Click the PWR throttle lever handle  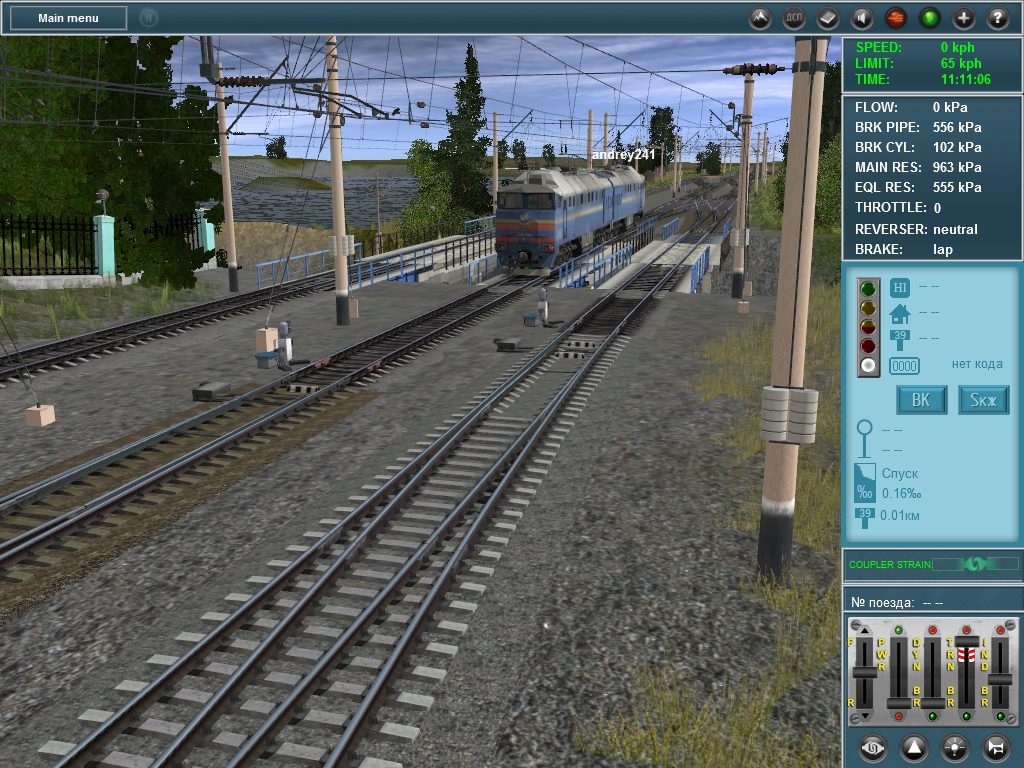899,702
